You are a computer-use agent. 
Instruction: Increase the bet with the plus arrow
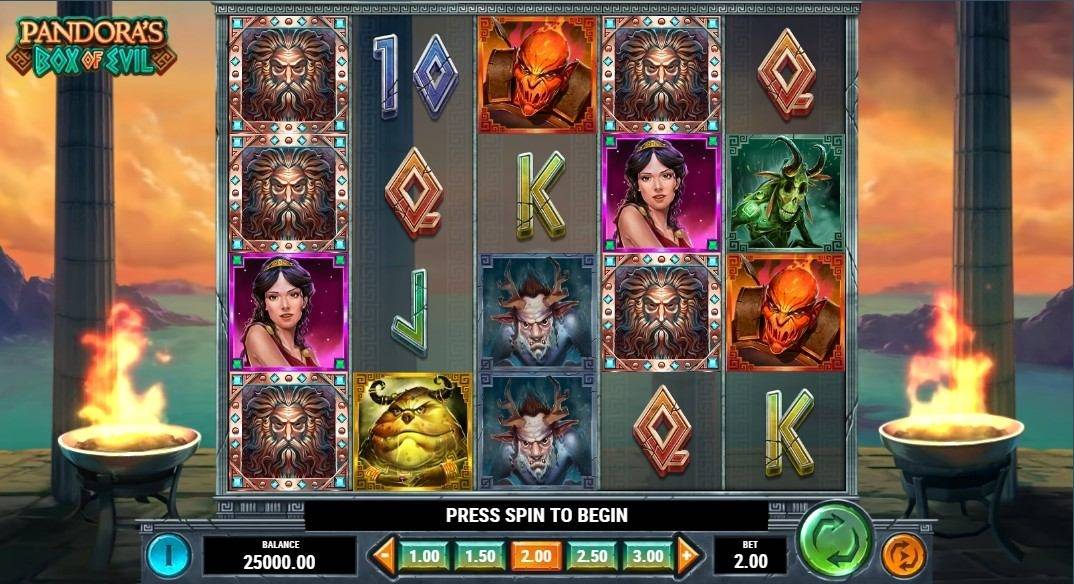[x=687, y=554]
